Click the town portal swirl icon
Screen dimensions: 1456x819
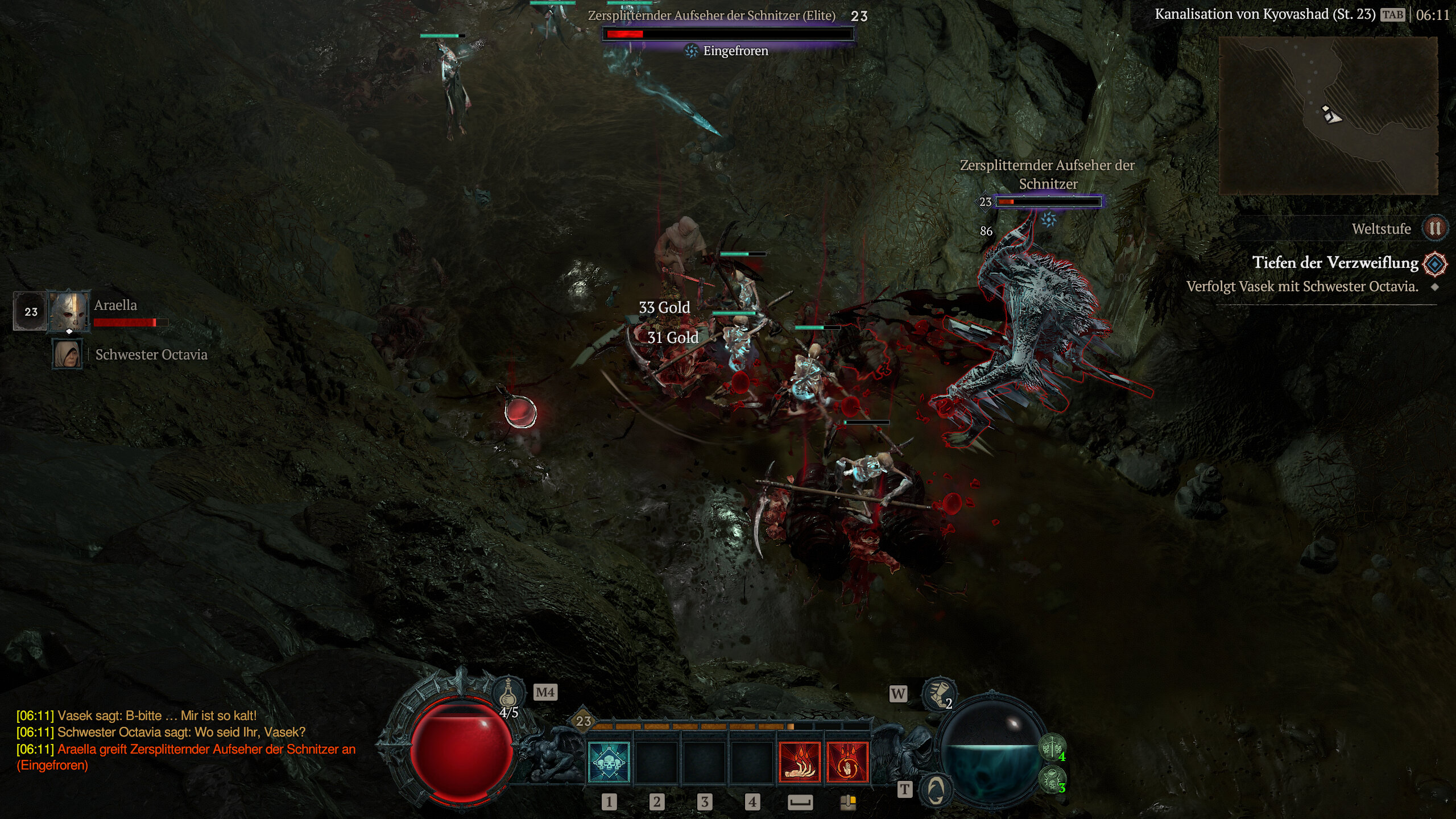(x=936, y=789)
